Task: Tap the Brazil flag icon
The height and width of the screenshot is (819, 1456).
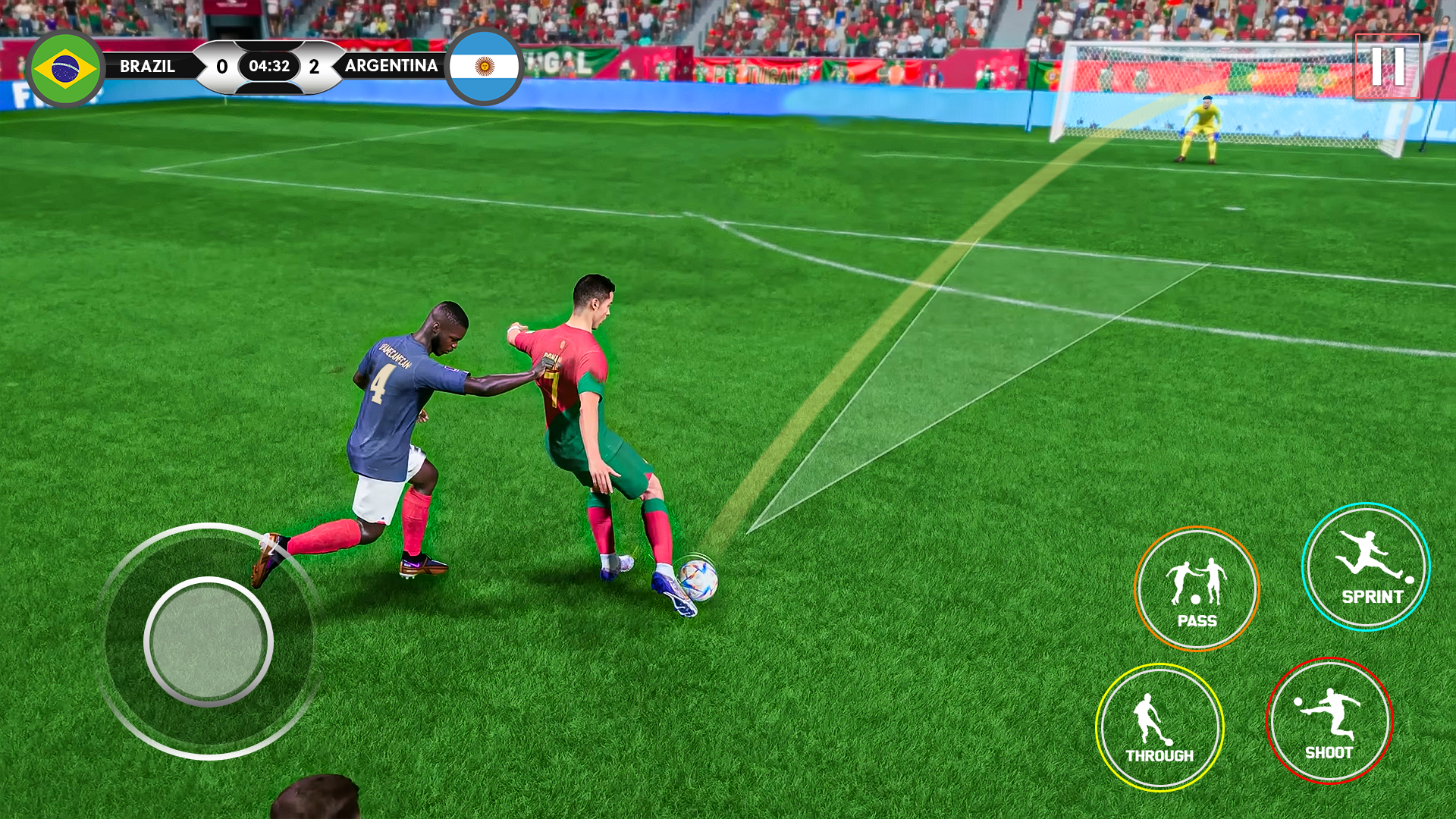Action: tap(64, 67)
